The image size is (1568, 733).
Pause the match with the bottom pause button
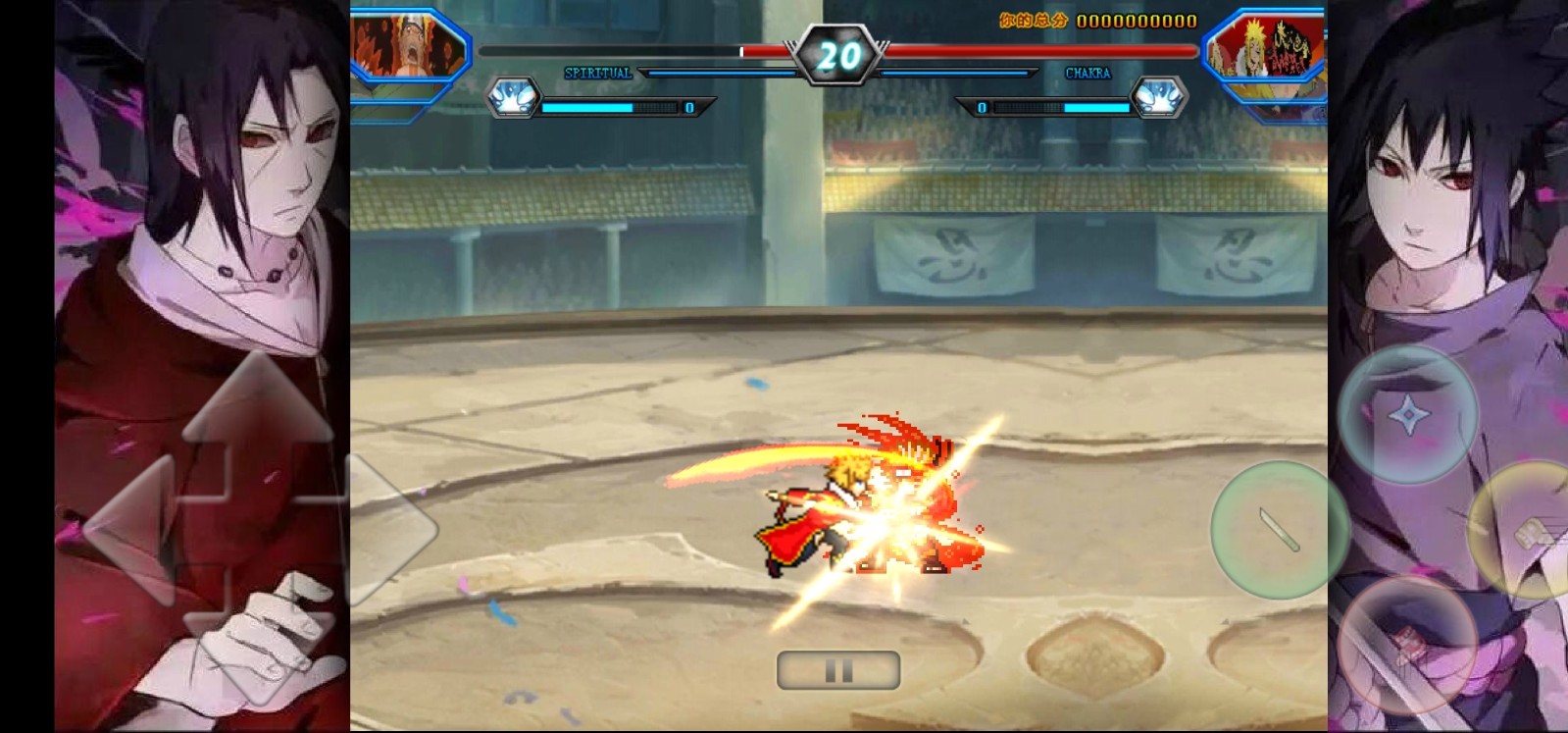tap(837, 669)
